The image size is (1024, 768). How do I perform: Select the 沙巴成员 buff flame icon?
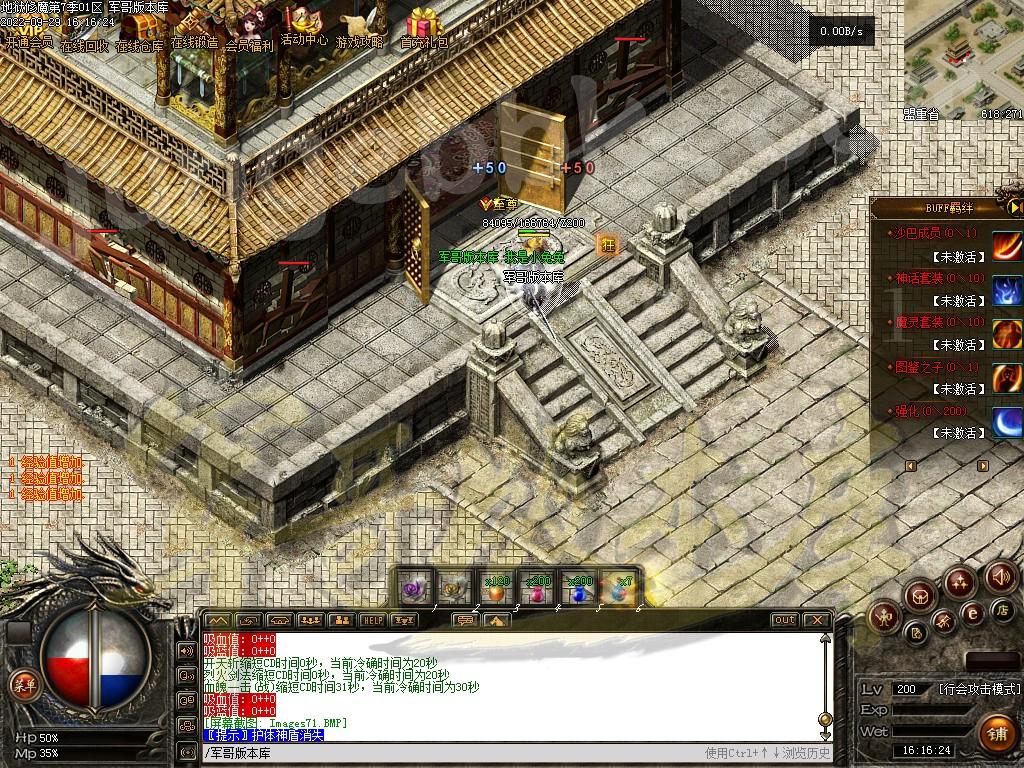click(x=1006, y=245)
